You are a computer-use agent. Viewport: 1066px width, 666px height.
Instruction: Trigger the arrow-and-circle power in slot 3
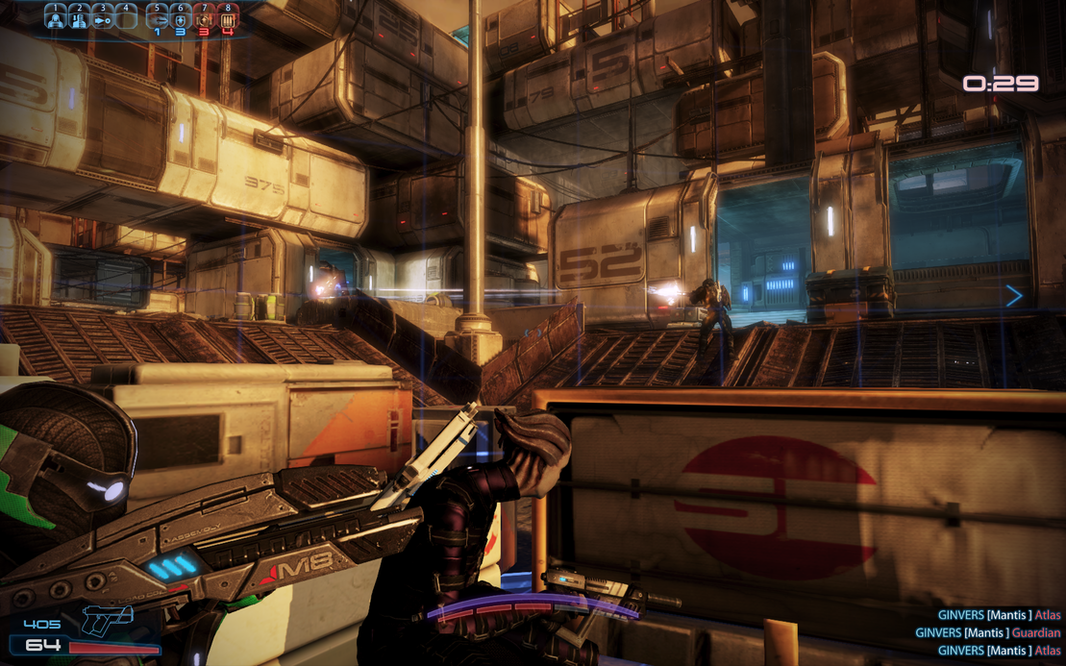click(x=102, y=18)
